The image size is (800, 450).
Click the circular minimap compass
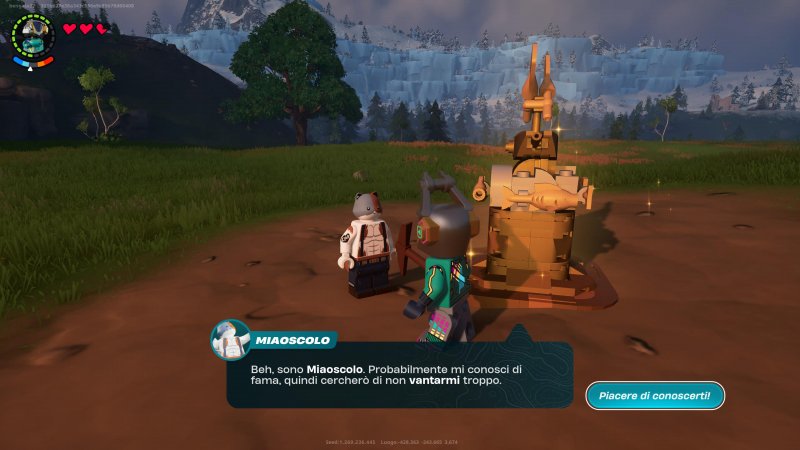(33, 35)
